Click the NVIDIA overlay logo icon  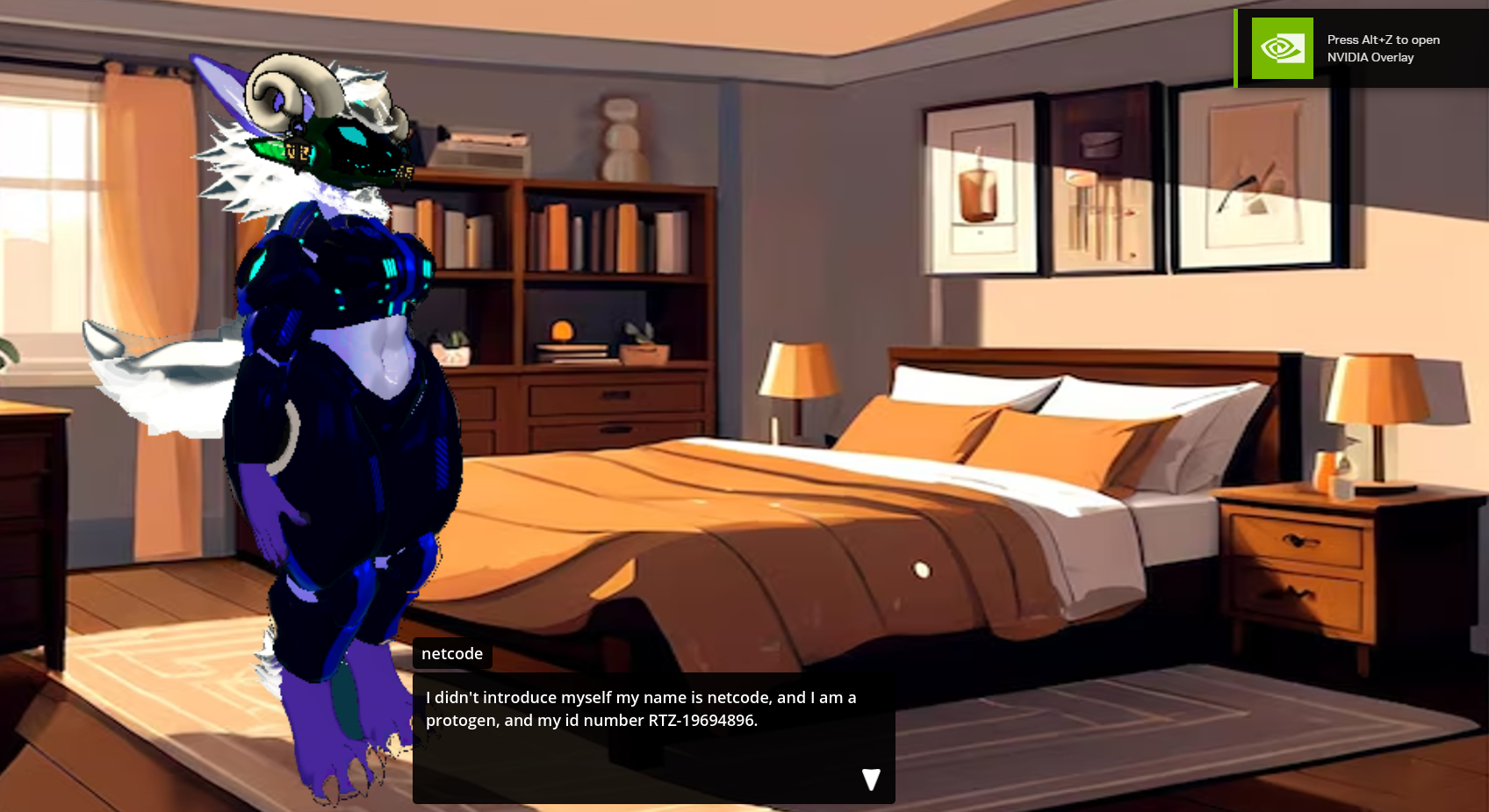click(x=1281, y=48)
